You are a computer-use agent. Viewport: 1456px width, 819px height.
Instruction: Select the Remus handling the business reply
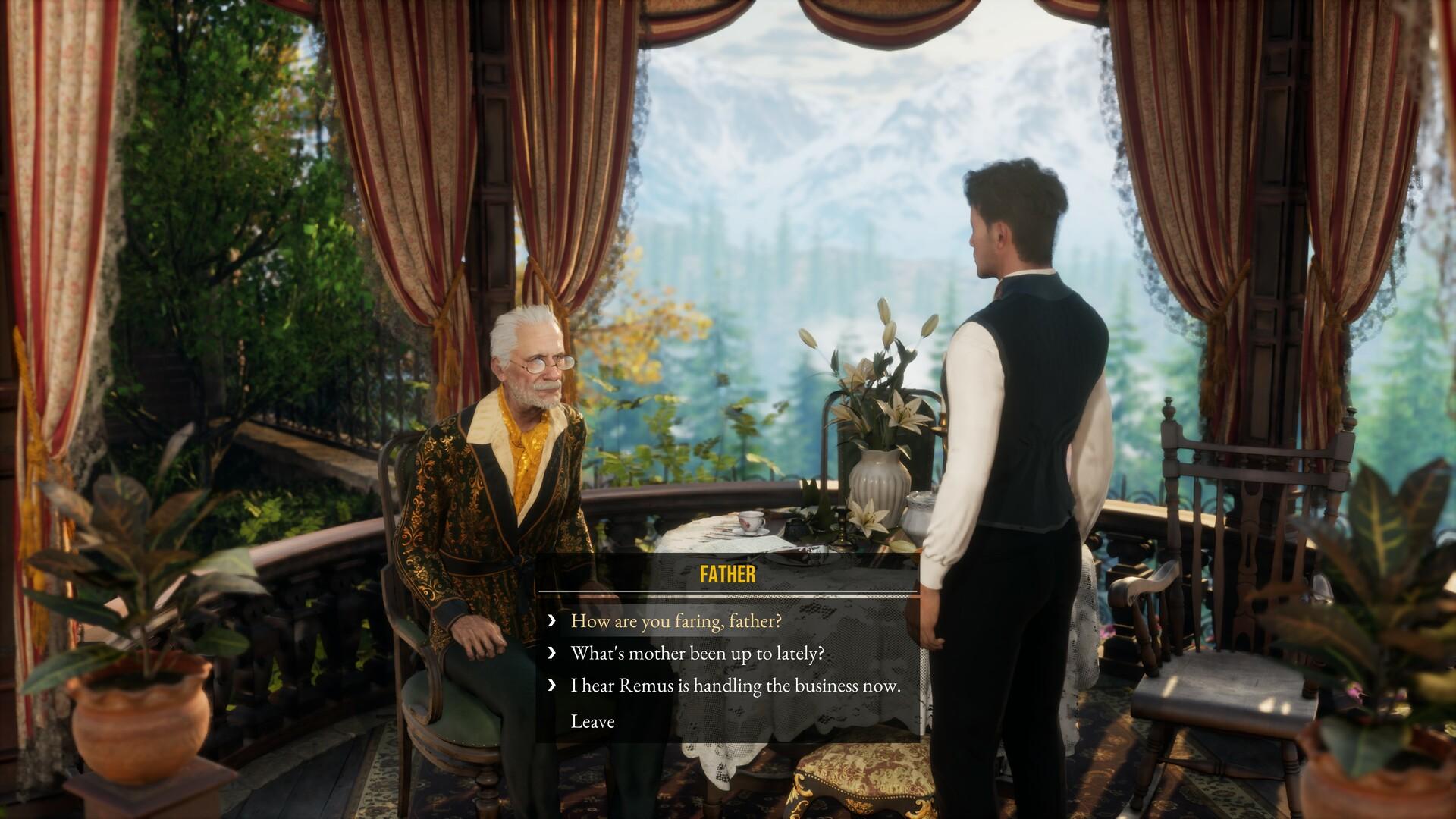[735, 686]
